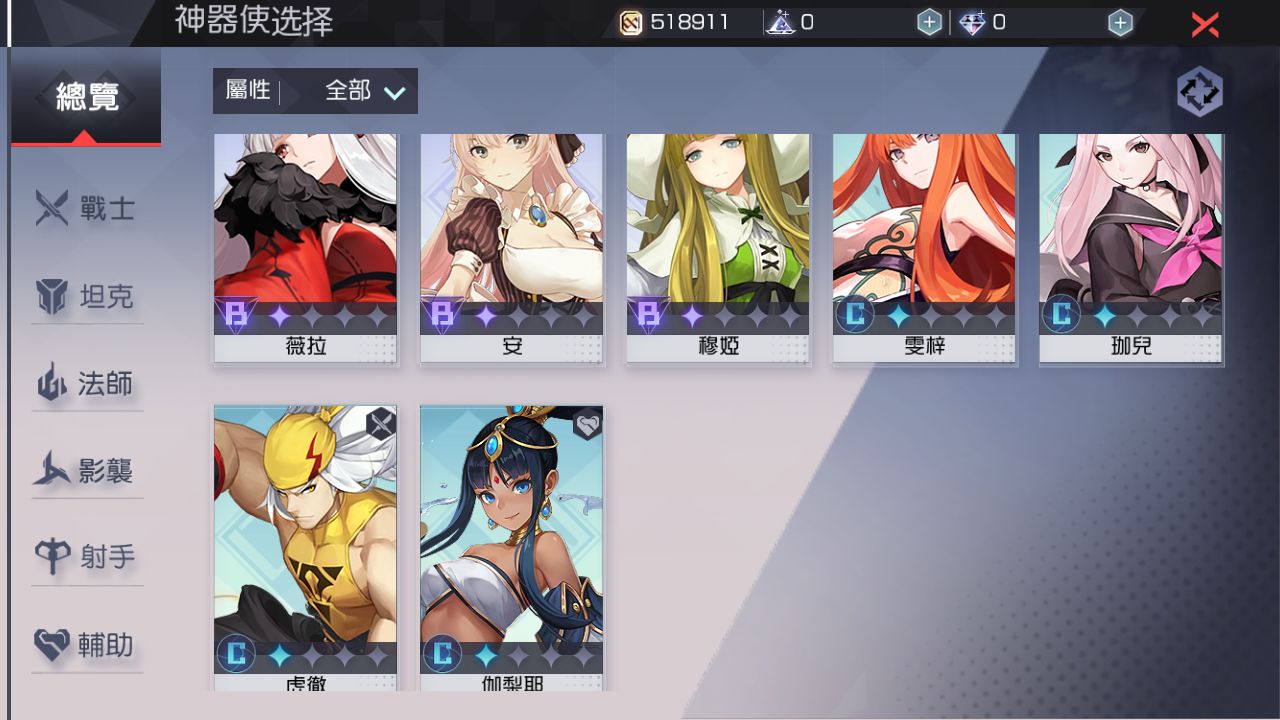Image resolution: width=1280 pixels, height=720 pixels.
Task: Choose the pink-haired 珈兒 card
Action: click(1131, 247)
